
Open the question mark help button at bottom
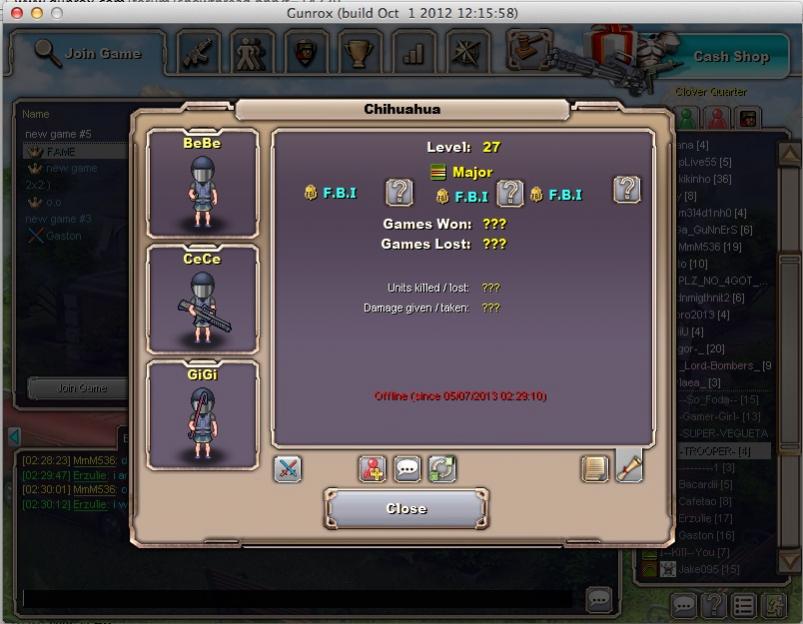pyautogui.click(x=714, y=605)
